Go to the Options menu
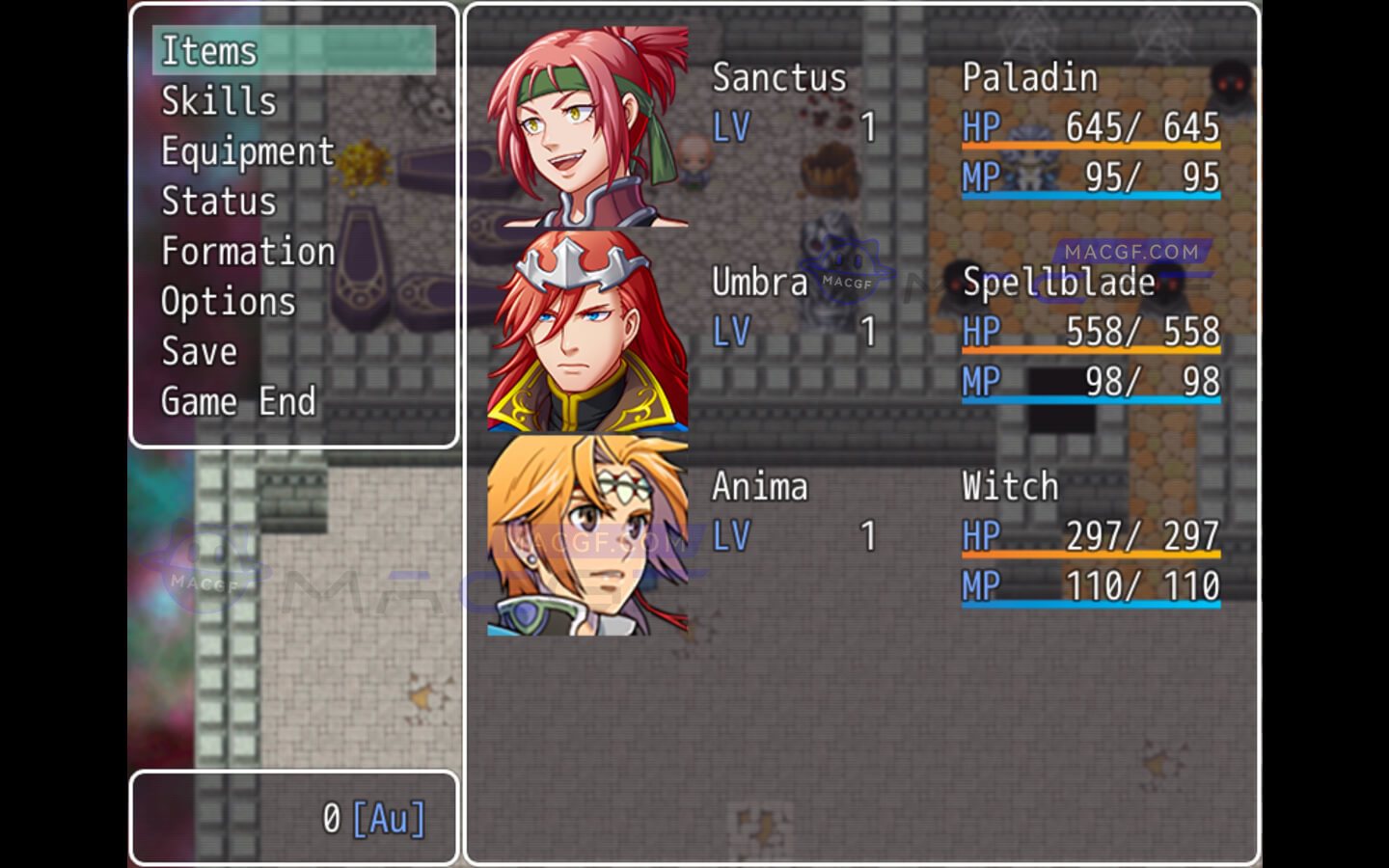Image resolution: width=1389 pixels, height=868 pixels. [228, 302]
